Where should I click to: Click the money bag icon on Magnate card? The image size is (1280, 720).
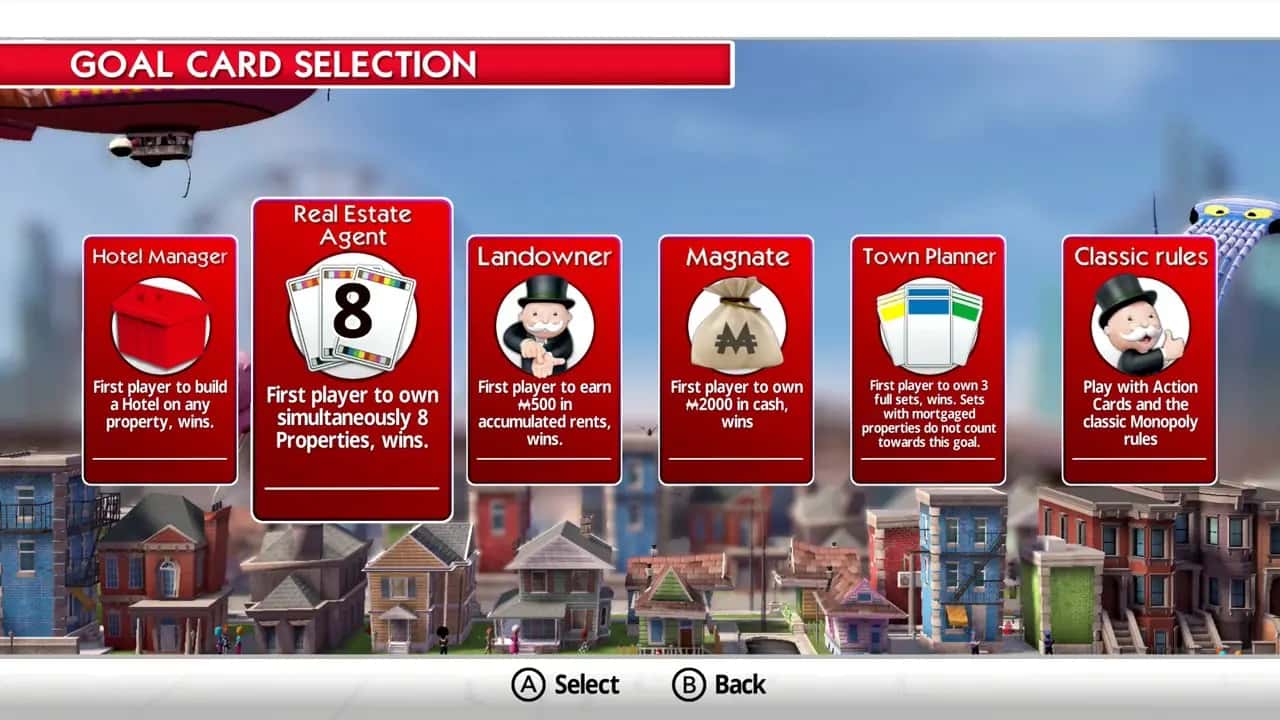click(736, 318)
